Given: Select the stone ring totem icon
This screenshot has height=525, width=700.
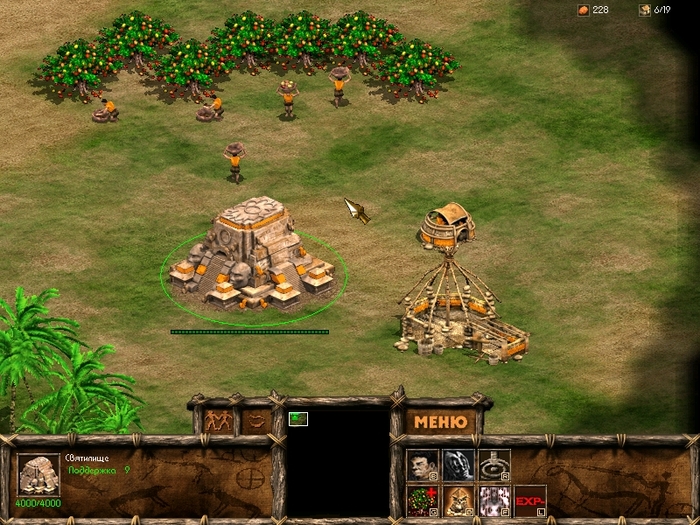Looking at the screenshot, I should pyautogui.click(x=494, y=464).
